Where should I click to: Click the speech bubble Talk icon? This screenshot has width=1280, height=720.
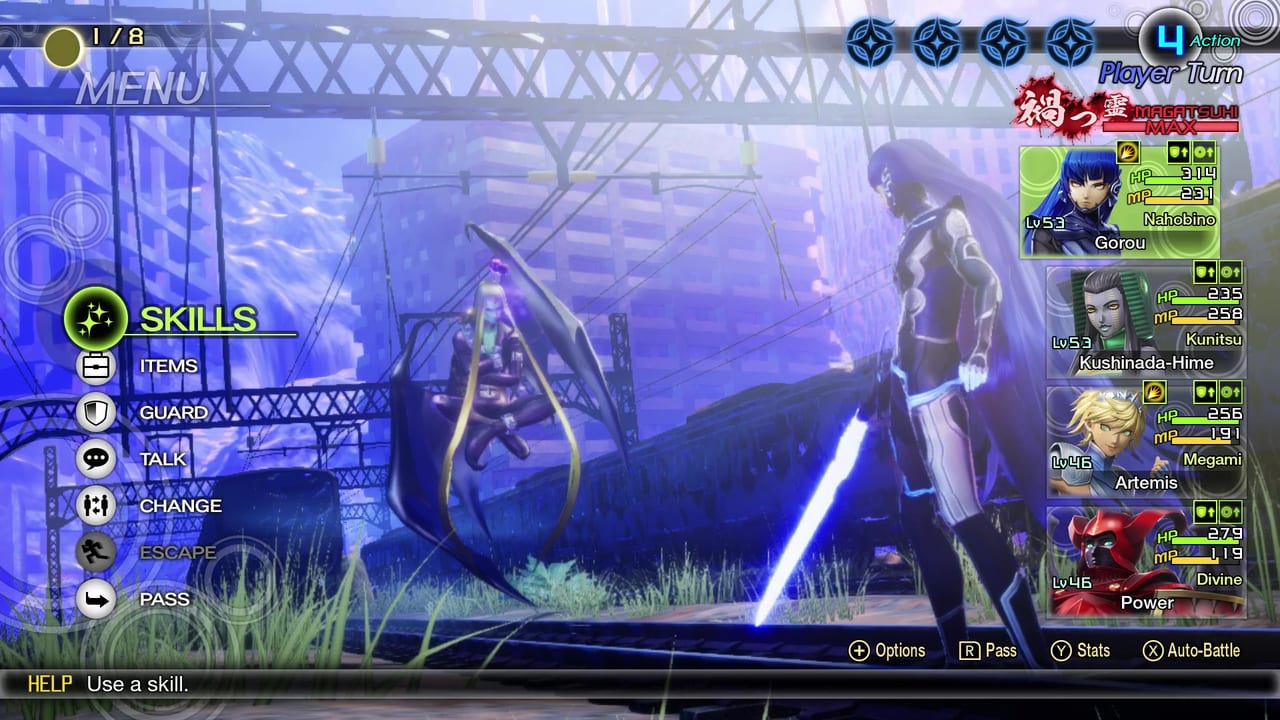(x=96, y=459)
